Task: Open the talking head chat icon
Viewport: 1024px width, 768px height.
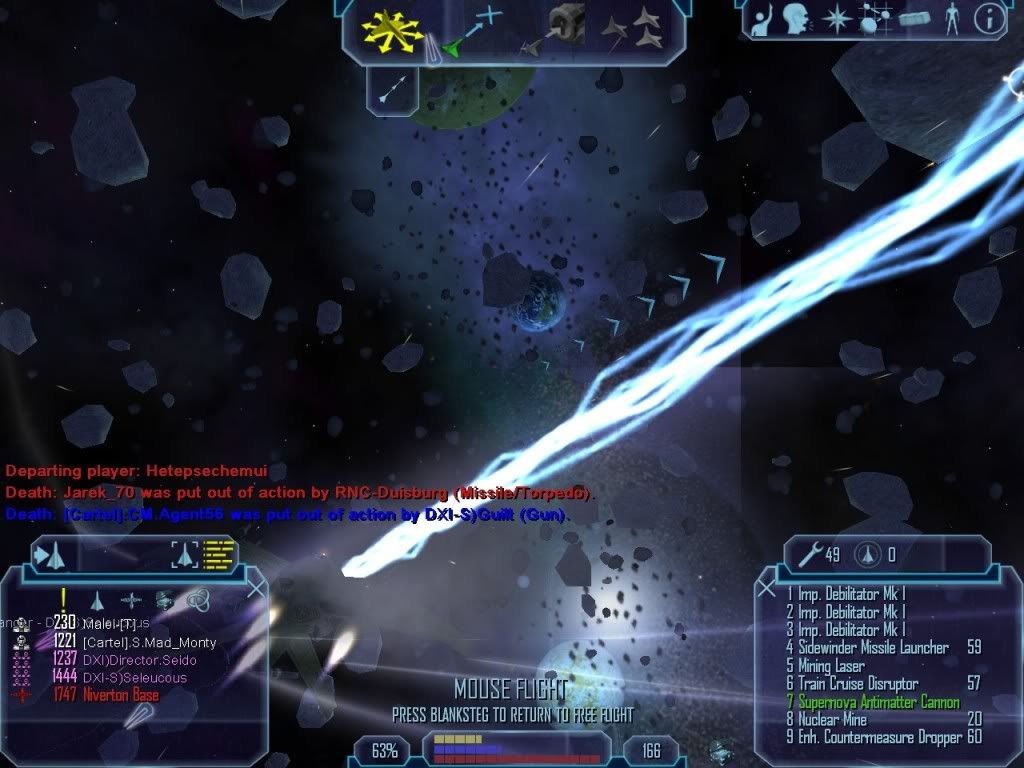Action: [796, 18]
